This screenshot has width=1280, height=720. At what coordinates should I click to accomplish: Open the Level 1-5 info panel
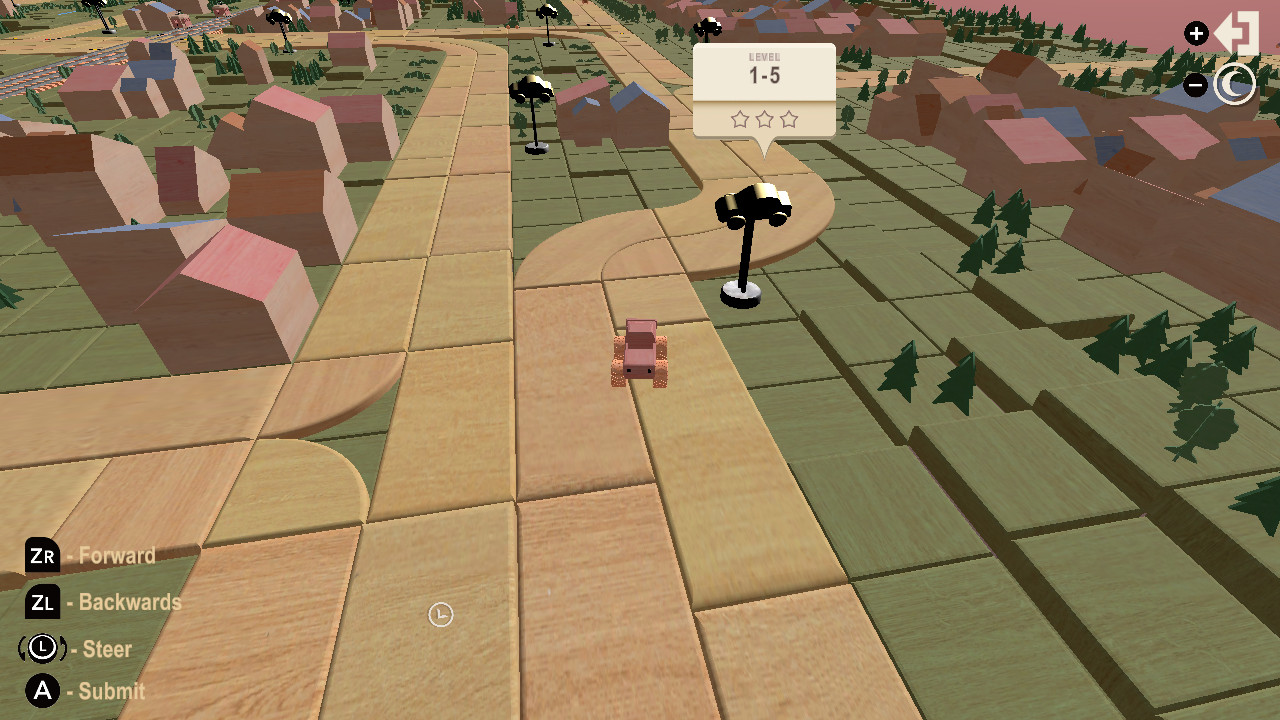click(764, 88)
